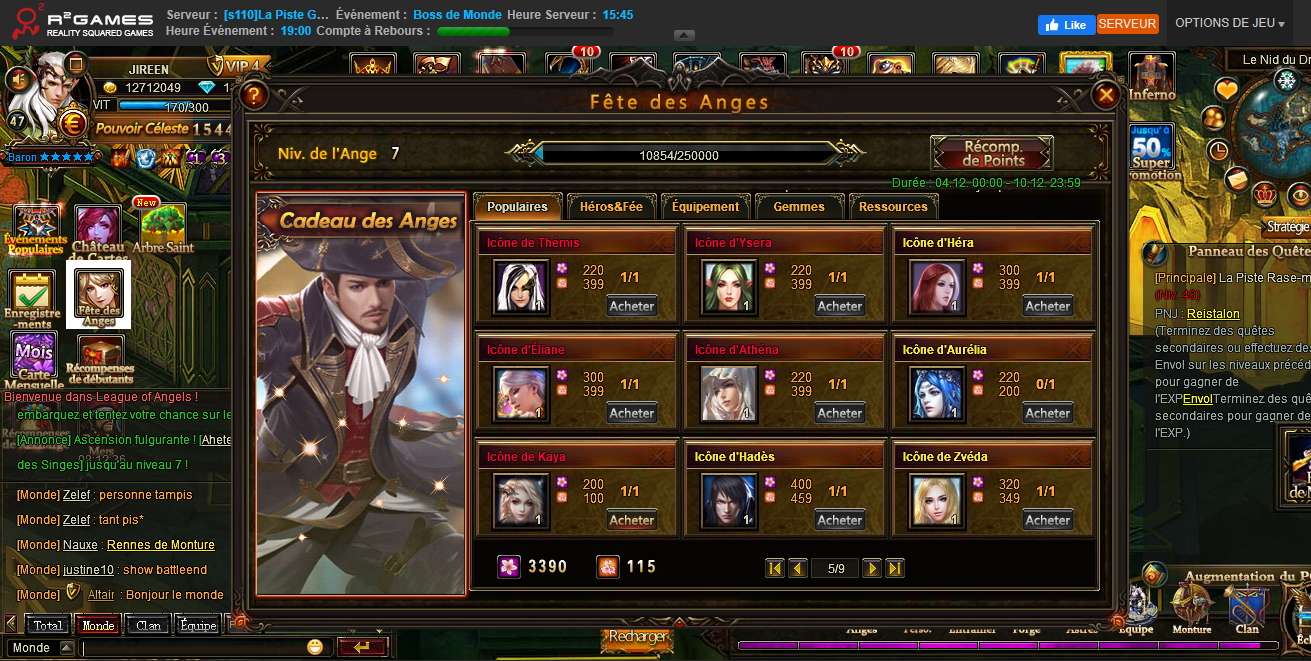Buy the Icône d'Aurélia item
The width and height of the screenshot is (1311, 661).
coord(1048,413)
